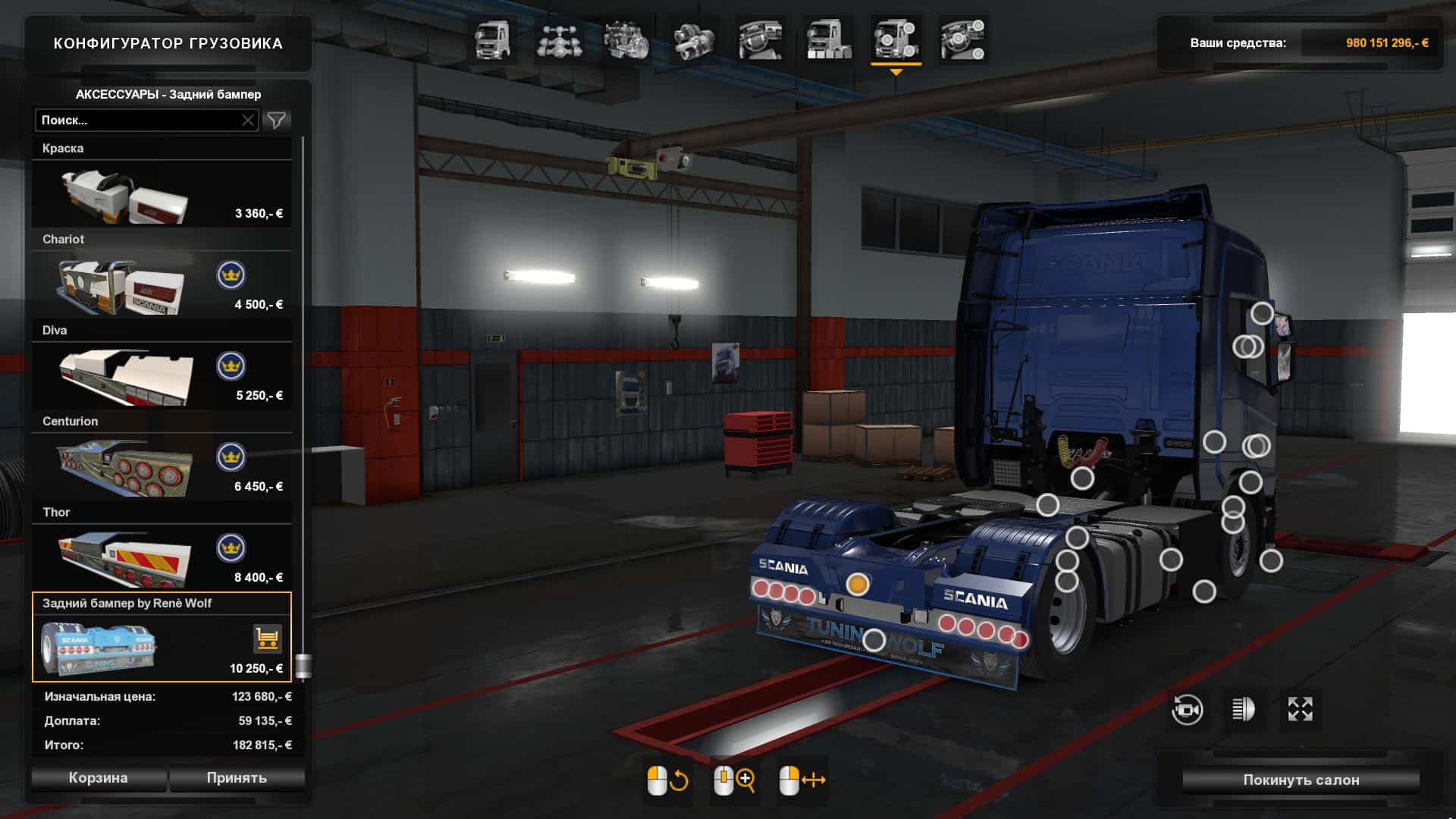Choose the Thor rear bumper

(x=162, y=559)
